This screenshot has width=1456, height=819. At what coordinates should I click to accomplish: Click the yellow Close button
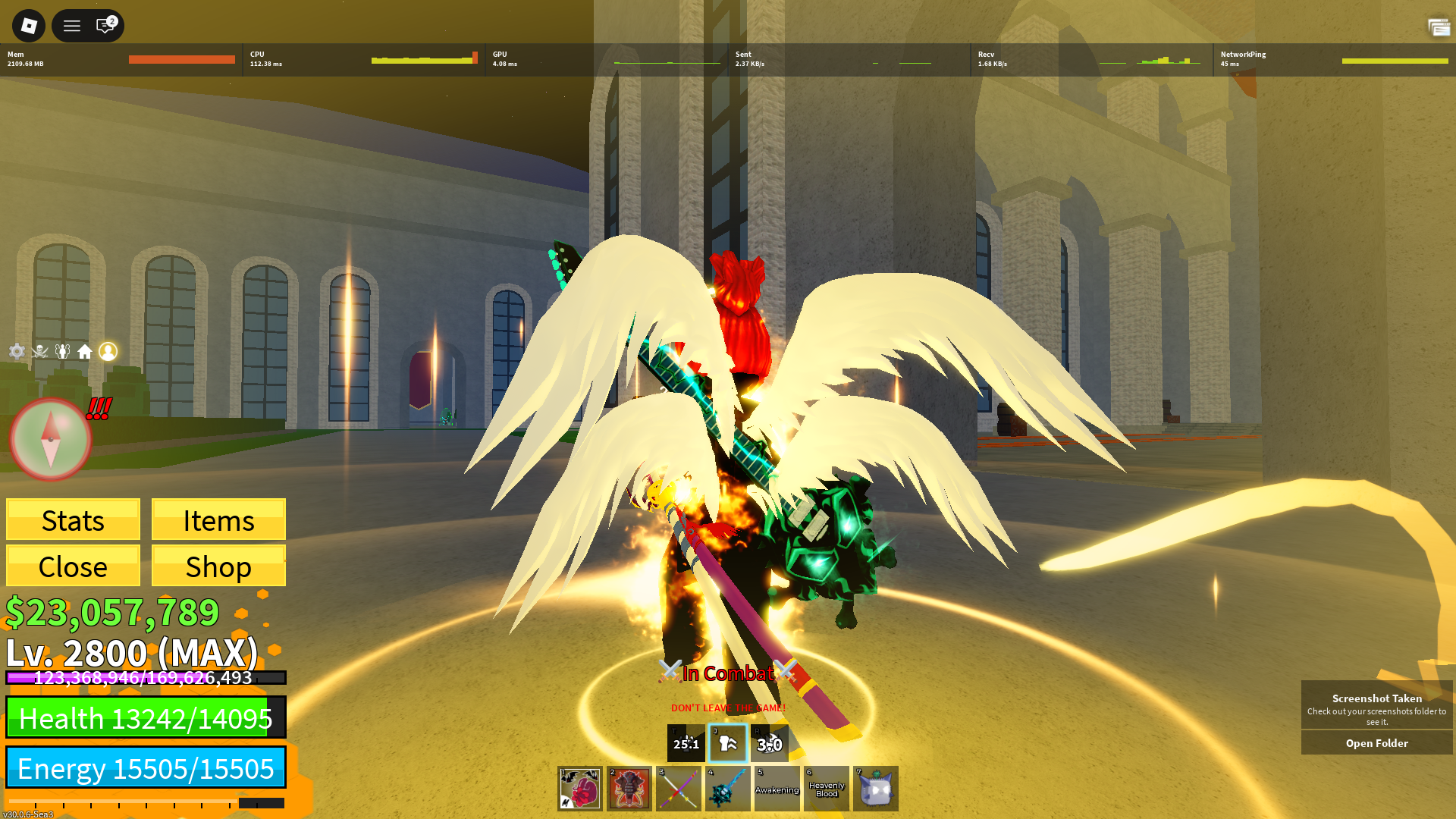[x=73, y=566]
